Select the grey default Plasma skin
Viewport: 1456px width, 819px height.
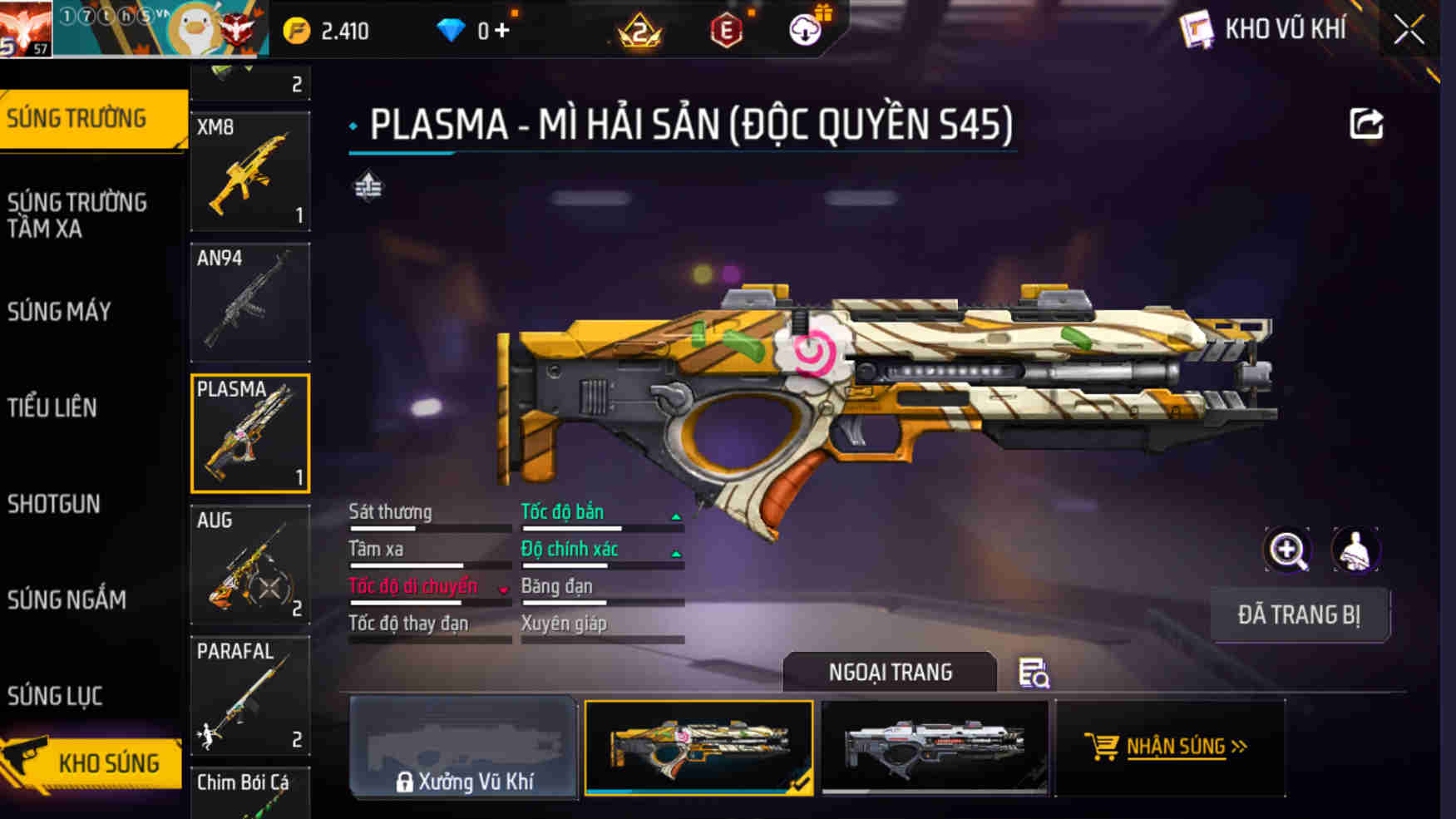point(934,747)
